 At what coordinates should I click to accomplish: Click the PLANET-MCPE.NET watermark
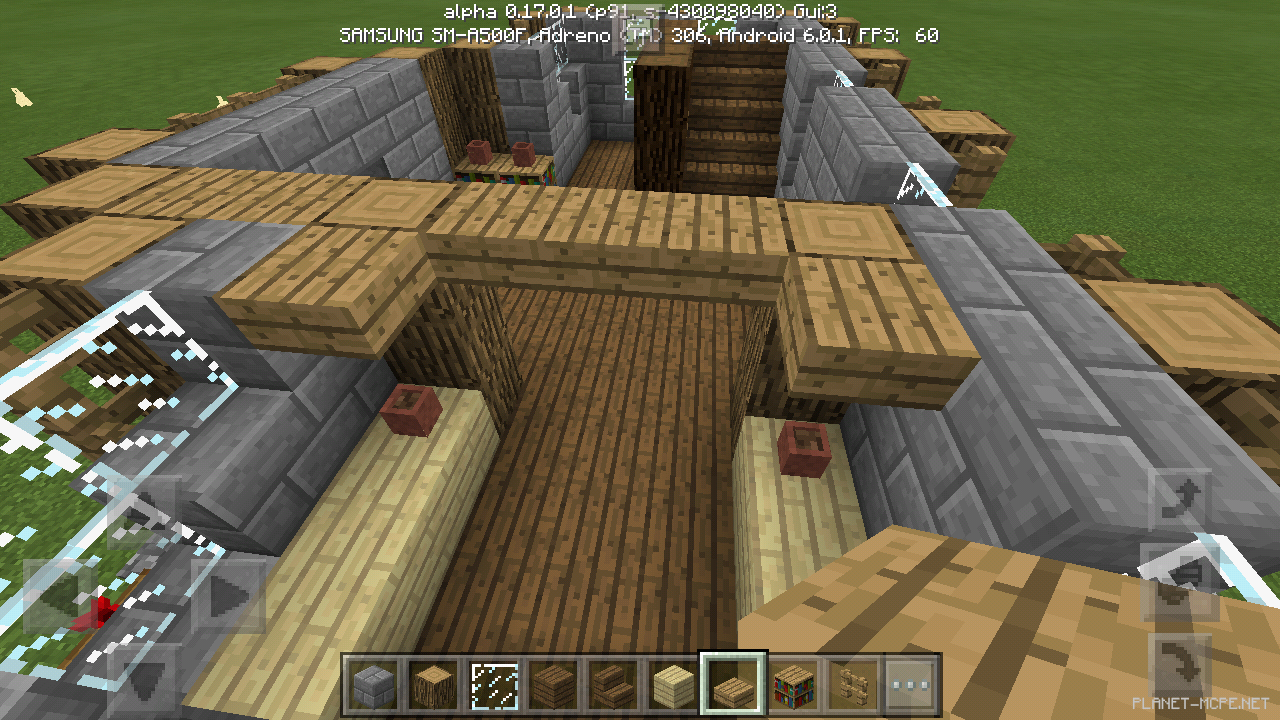pos(1199,703)
